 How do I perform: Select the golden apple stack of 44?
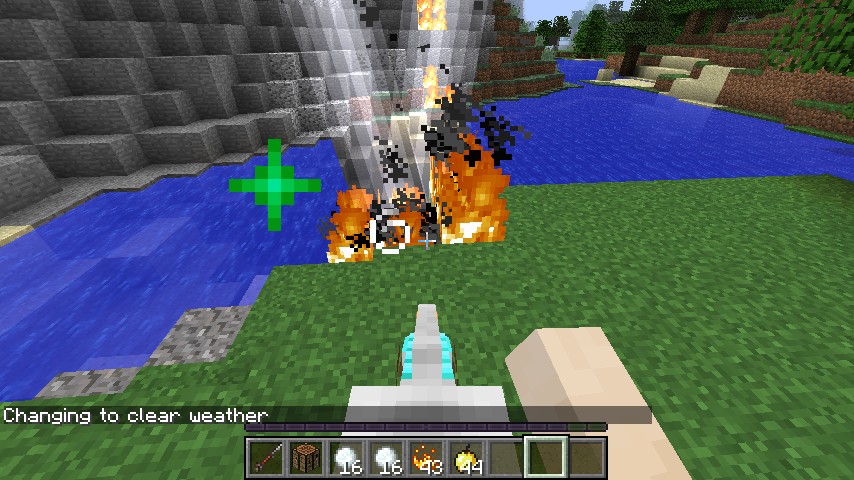tap(466, 458)
